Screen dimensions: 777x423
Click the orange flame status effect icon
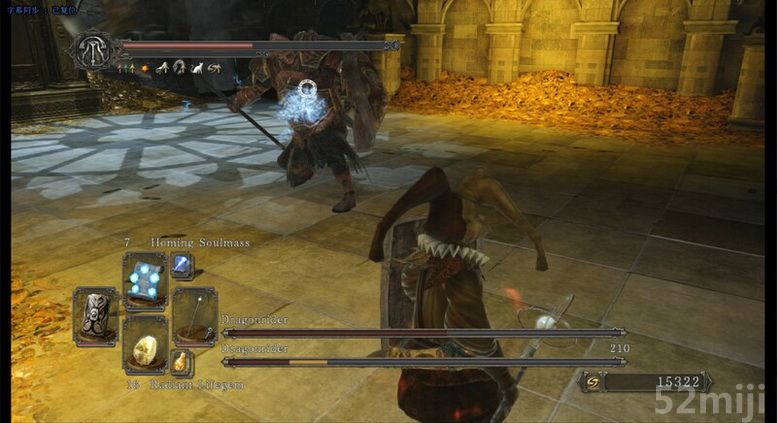point(143,68)
